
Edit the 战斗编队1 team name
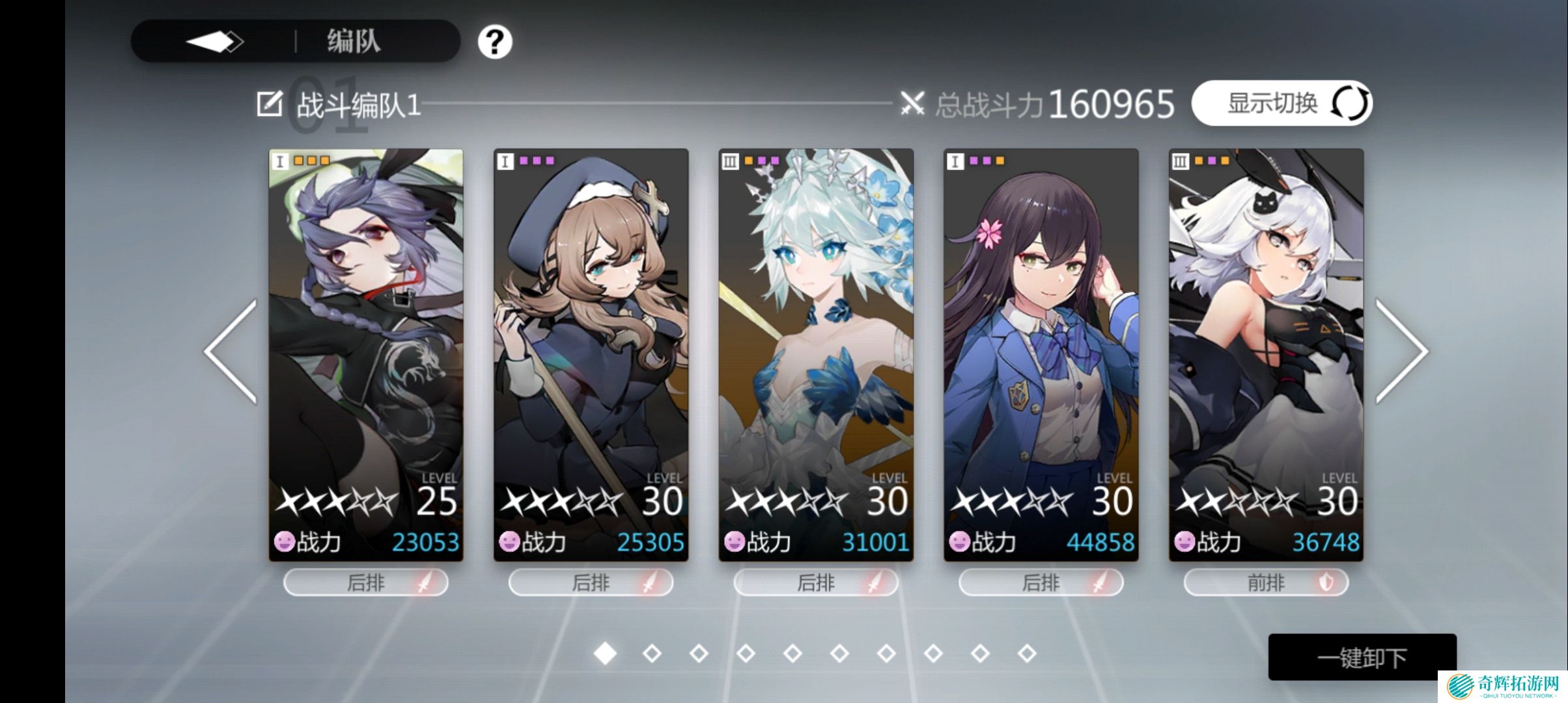[x=270, y=104]
